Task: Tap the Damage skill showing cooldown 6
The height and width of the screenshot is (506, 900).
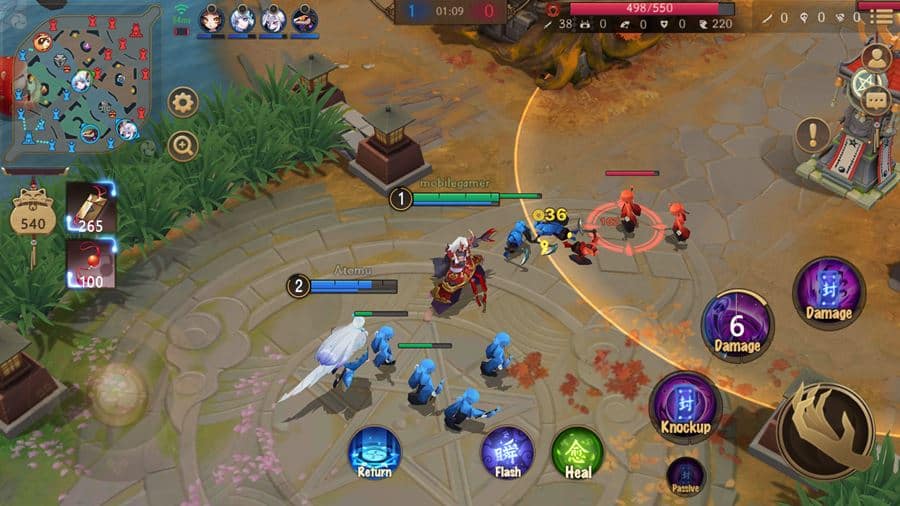Action: 737,325
